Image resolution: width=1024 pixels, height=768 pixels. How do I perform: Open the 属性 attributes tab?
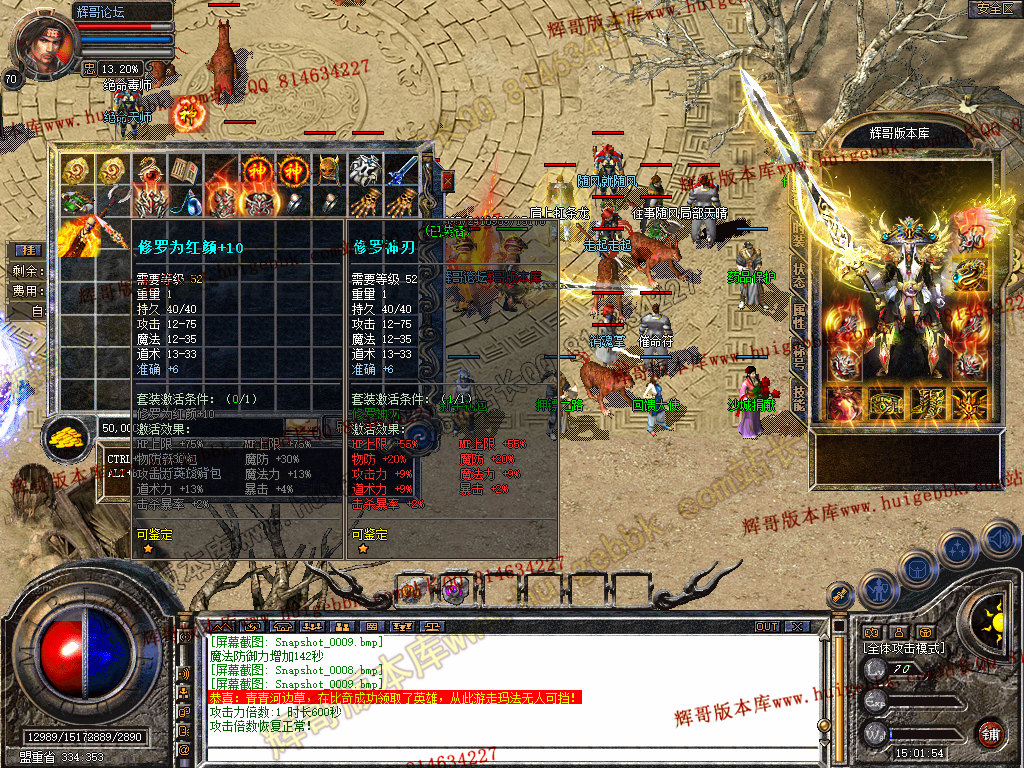tap(799, 316)
